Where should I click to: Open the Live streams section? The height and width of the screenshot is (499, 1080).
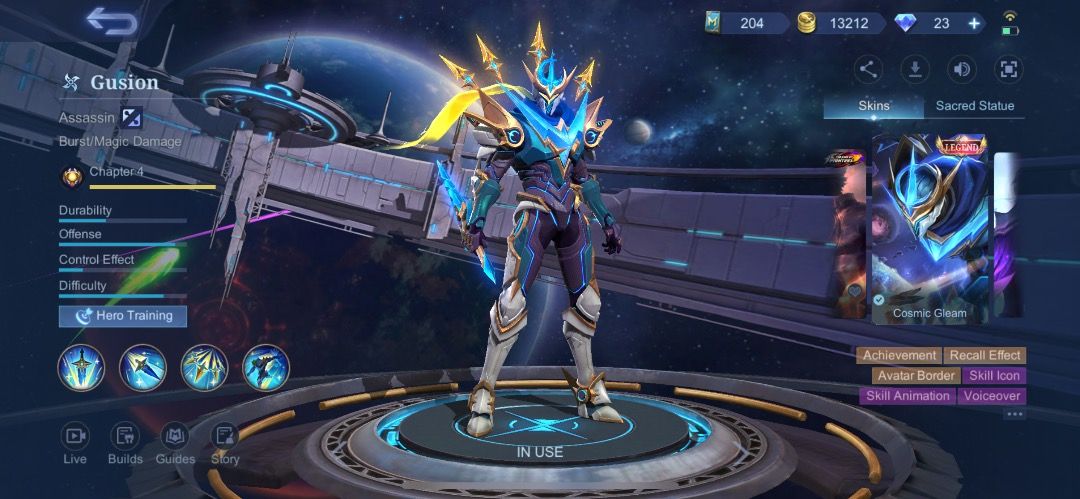tap(75, 444)
